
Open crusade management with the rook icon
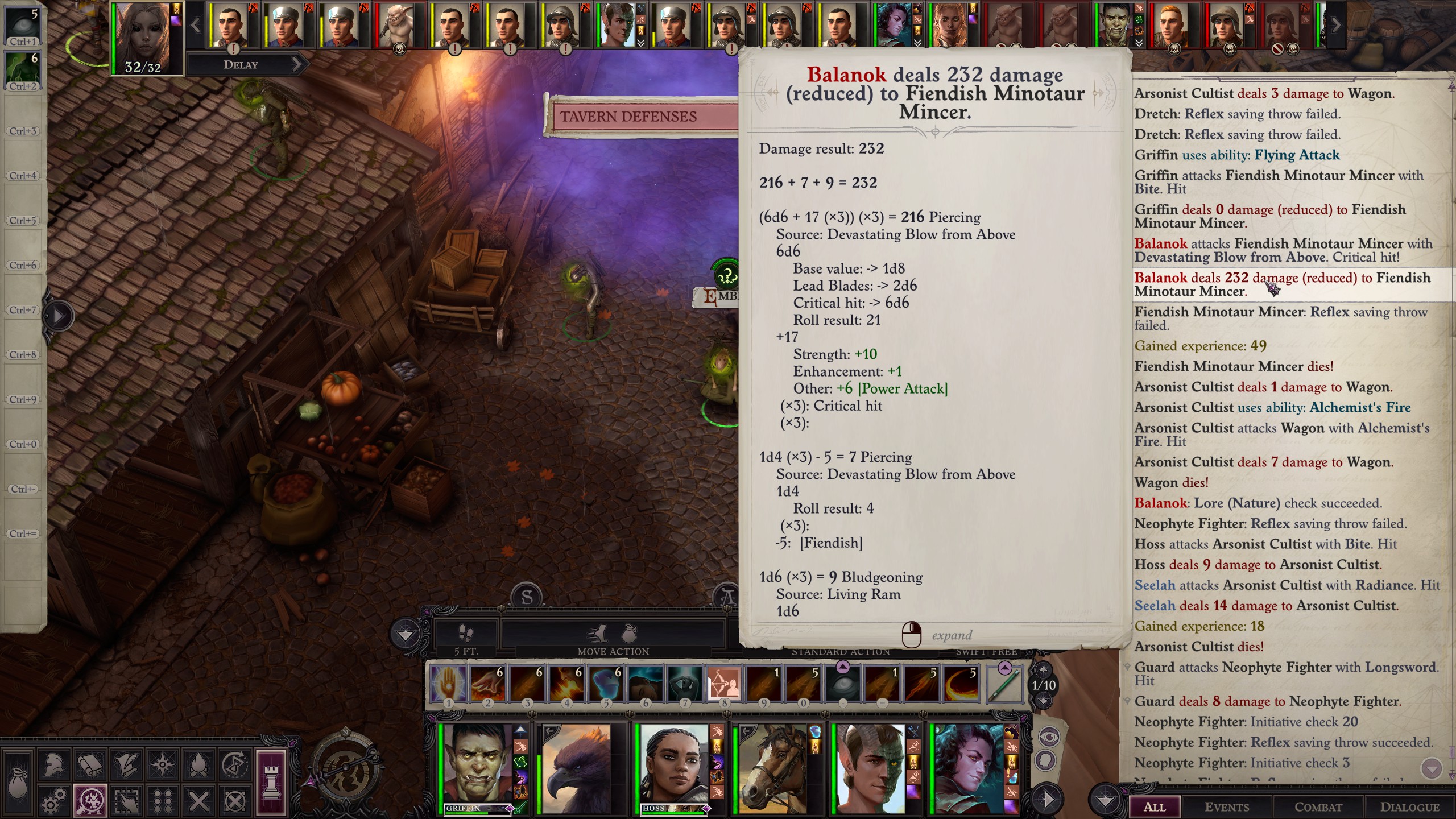271,783
